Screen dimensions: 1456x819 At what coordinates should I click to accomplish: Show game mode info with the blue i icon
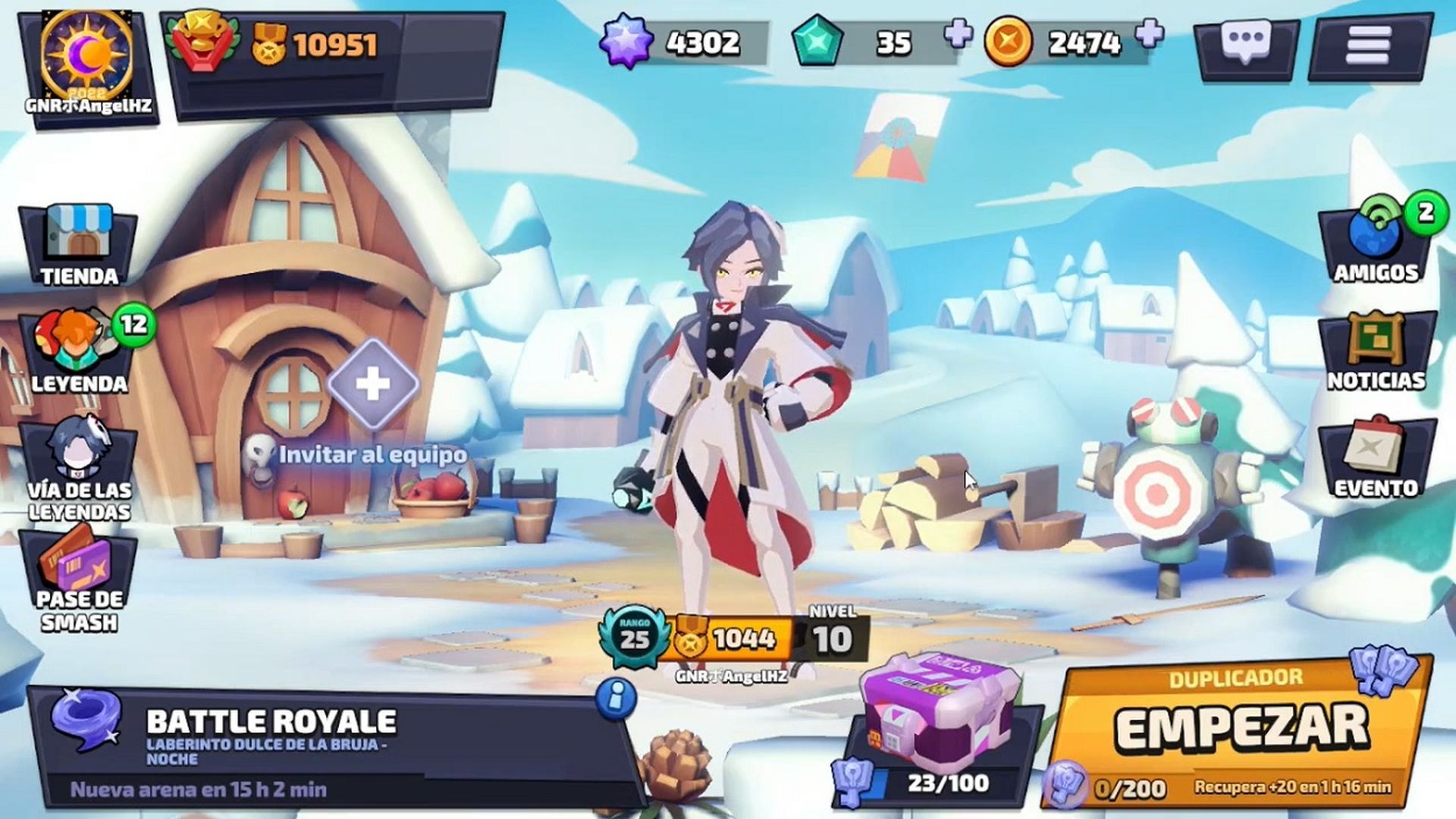click(x=616, y=696)
